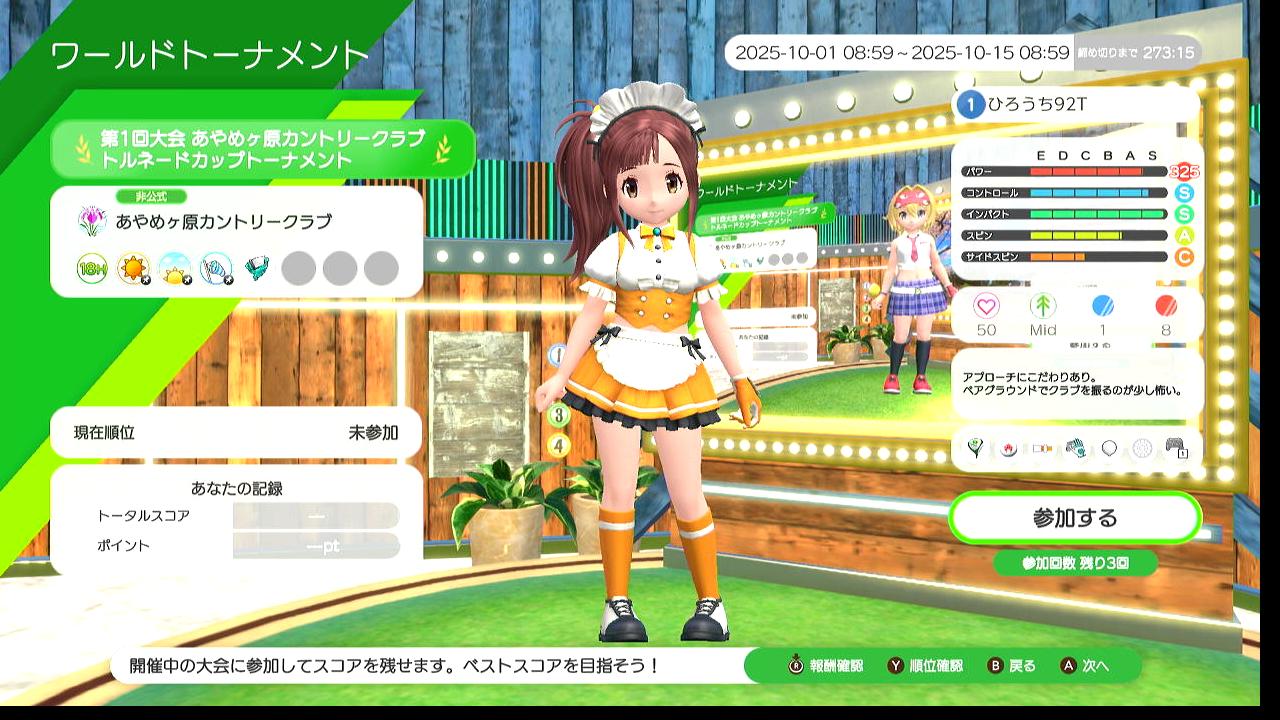This screenshot has height=720, width=1280.
Task: Click the green tree trajectory icon
Action: tap(1043, 307)
